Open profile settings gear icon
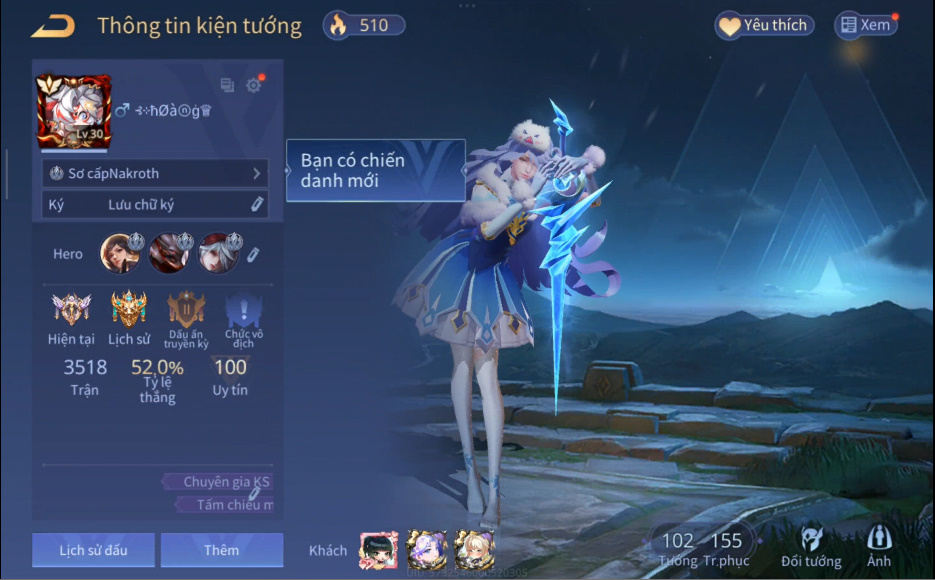Image resolution: width=935 pixels, height=580 pixels. (254, 85)
